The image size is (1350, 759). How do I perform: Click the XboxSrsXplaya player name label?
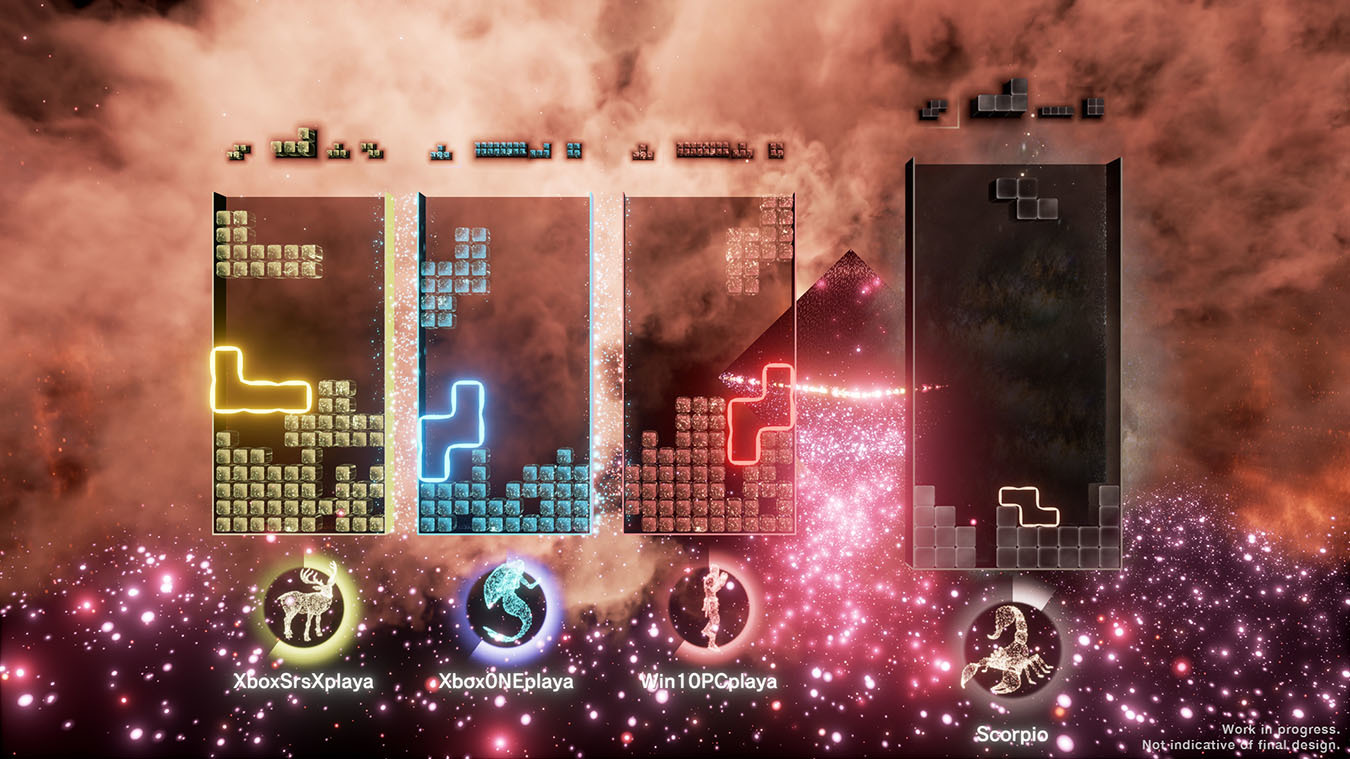(x=300, y=681)
